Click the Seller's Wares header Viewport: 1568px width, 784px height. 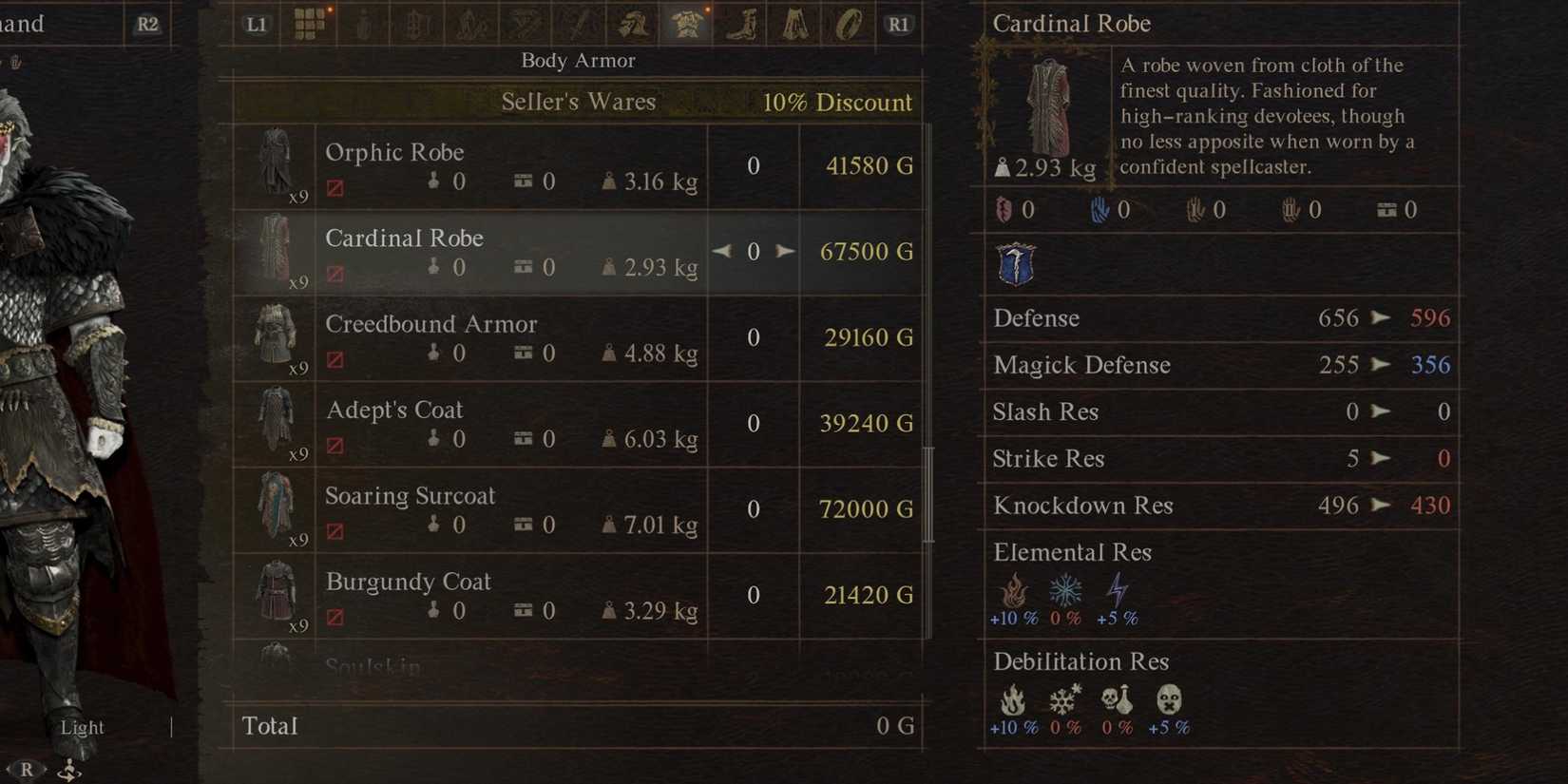578,102
